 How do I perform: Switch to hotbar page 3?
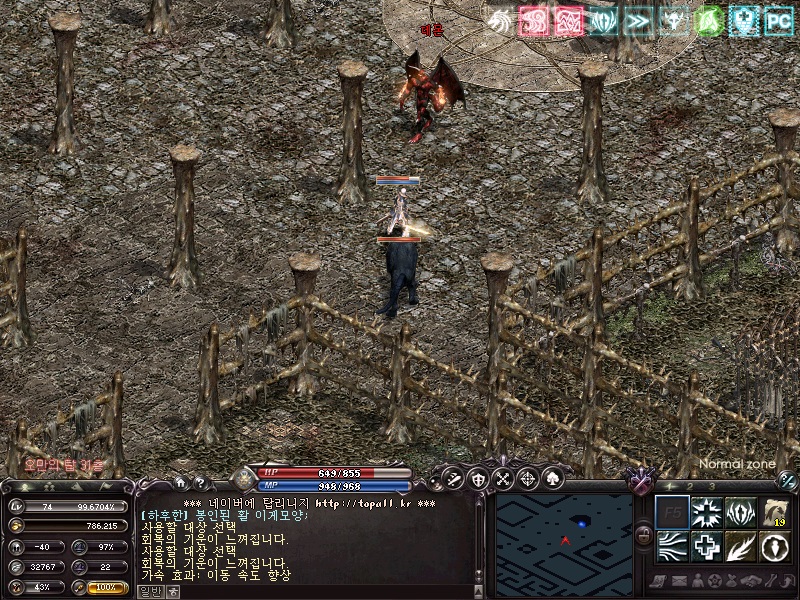710,486
